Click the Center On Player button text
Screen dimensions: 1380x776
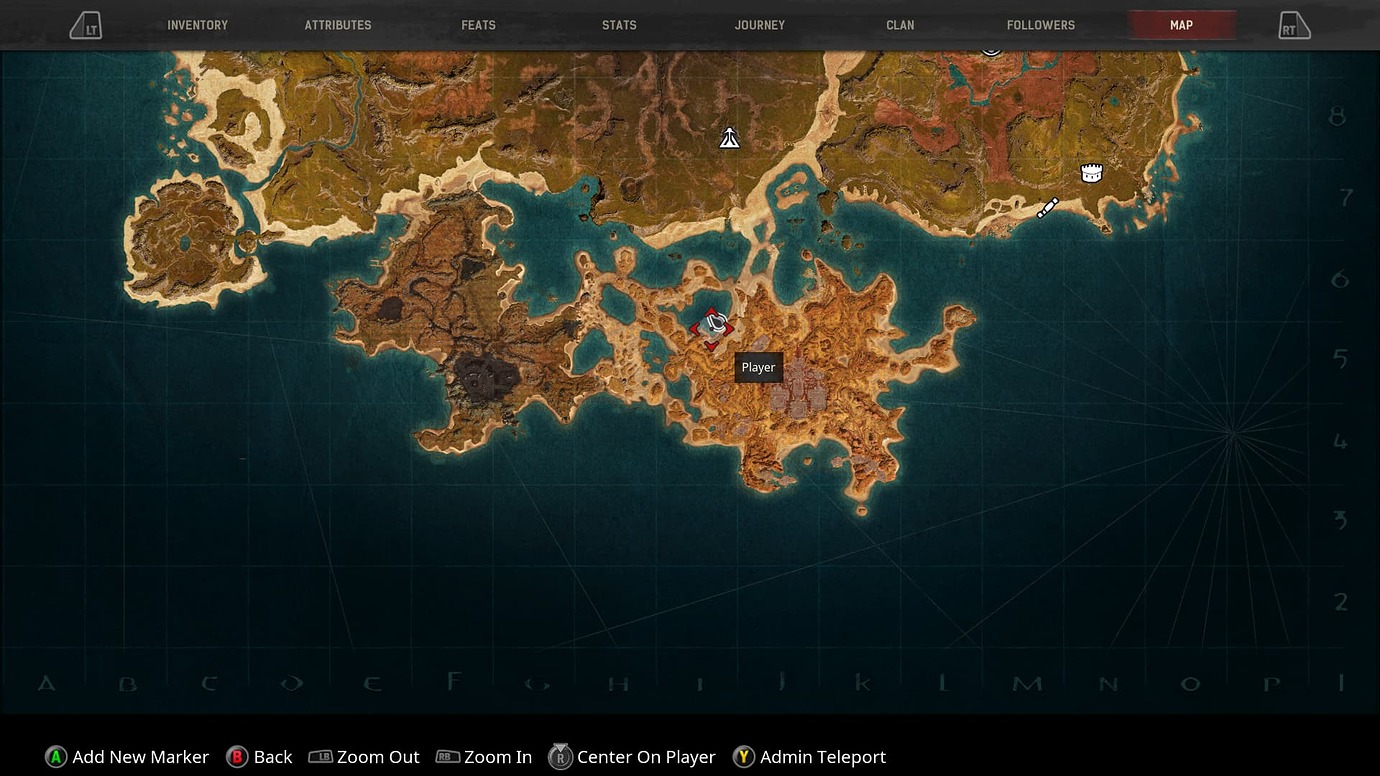coord(645,757)
